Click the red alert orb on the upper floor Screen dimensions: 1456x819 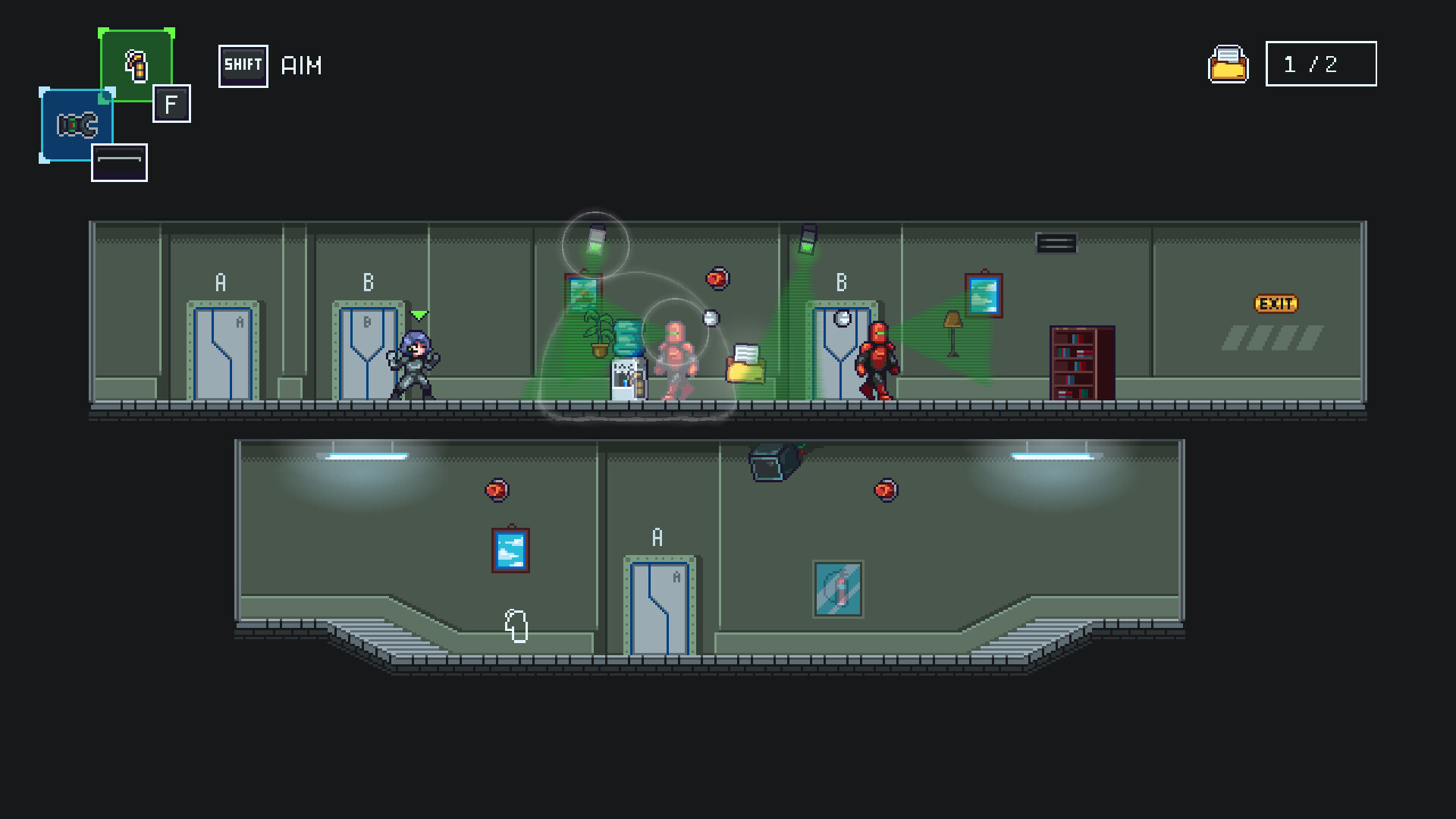point(717,278)
